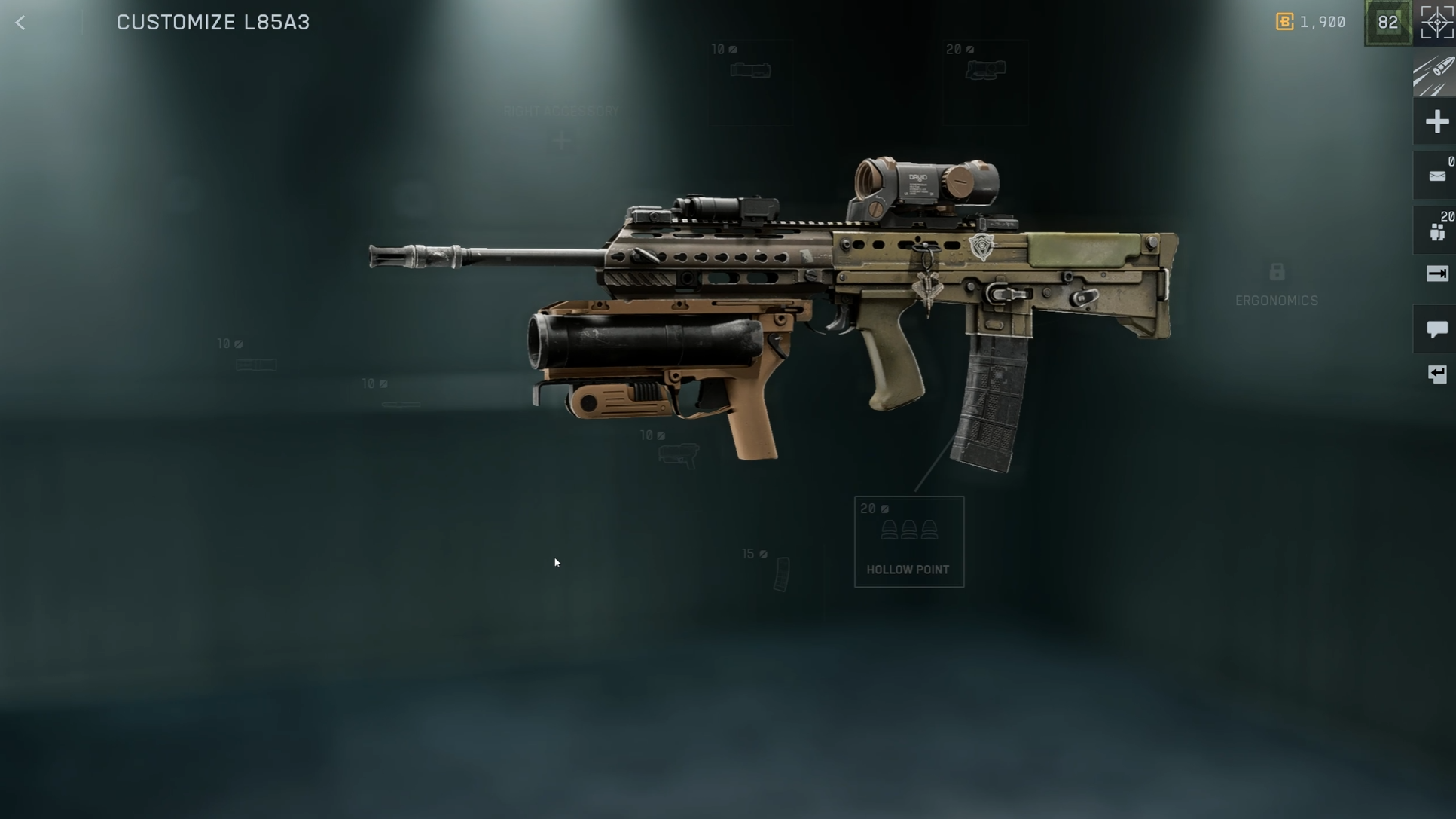
Task: Select the Hollow Point ammunition slot
Action: (x=908, y=541)
